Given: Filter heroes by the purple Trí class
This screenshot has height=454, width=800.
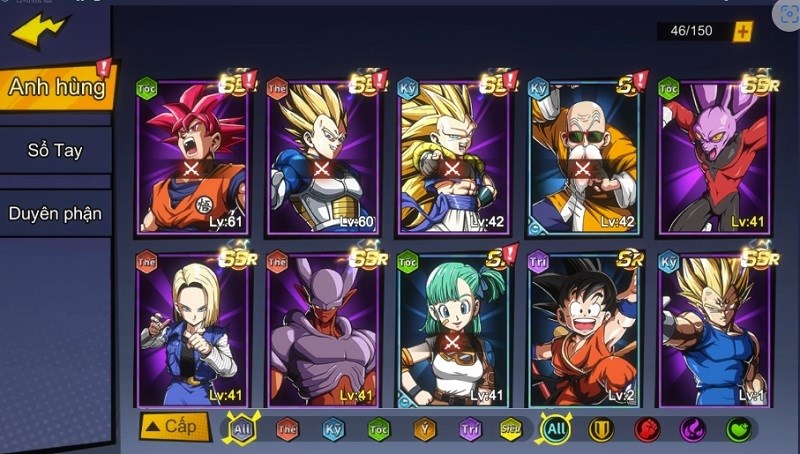Looking at the screenshot, I should tap(470, 430).
